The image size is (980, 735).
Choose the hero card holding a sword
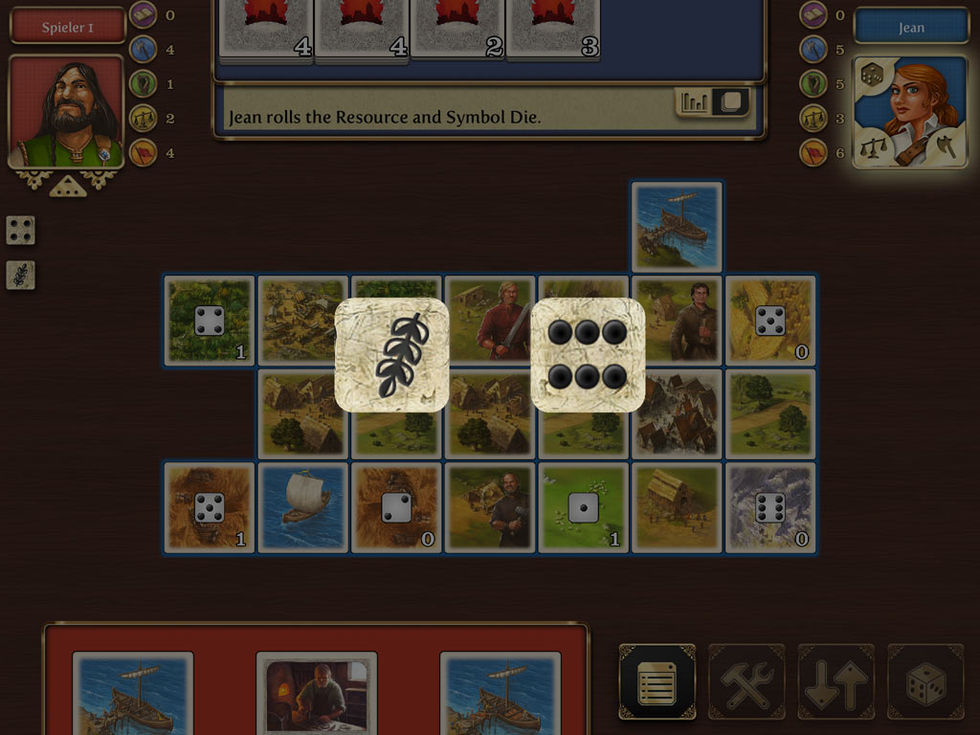pos(490,322)
